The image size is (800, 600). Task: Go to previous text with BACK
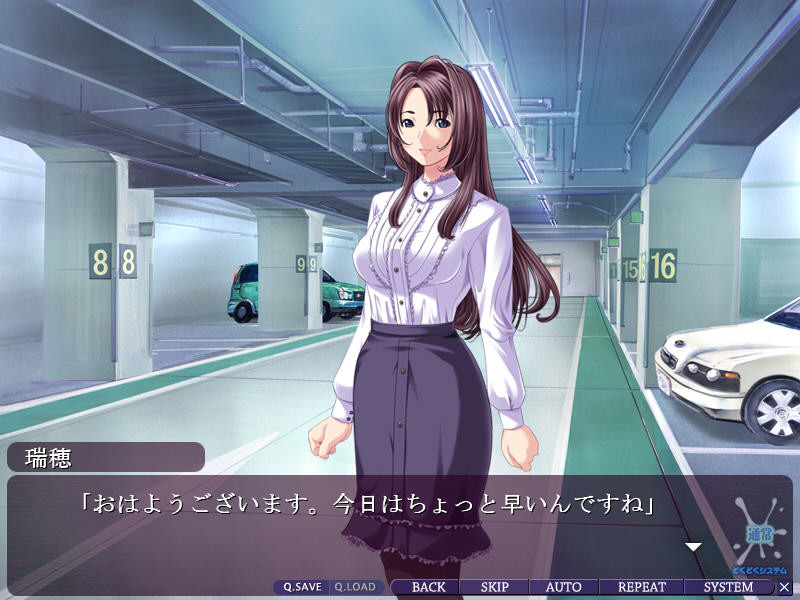[428, 587]
